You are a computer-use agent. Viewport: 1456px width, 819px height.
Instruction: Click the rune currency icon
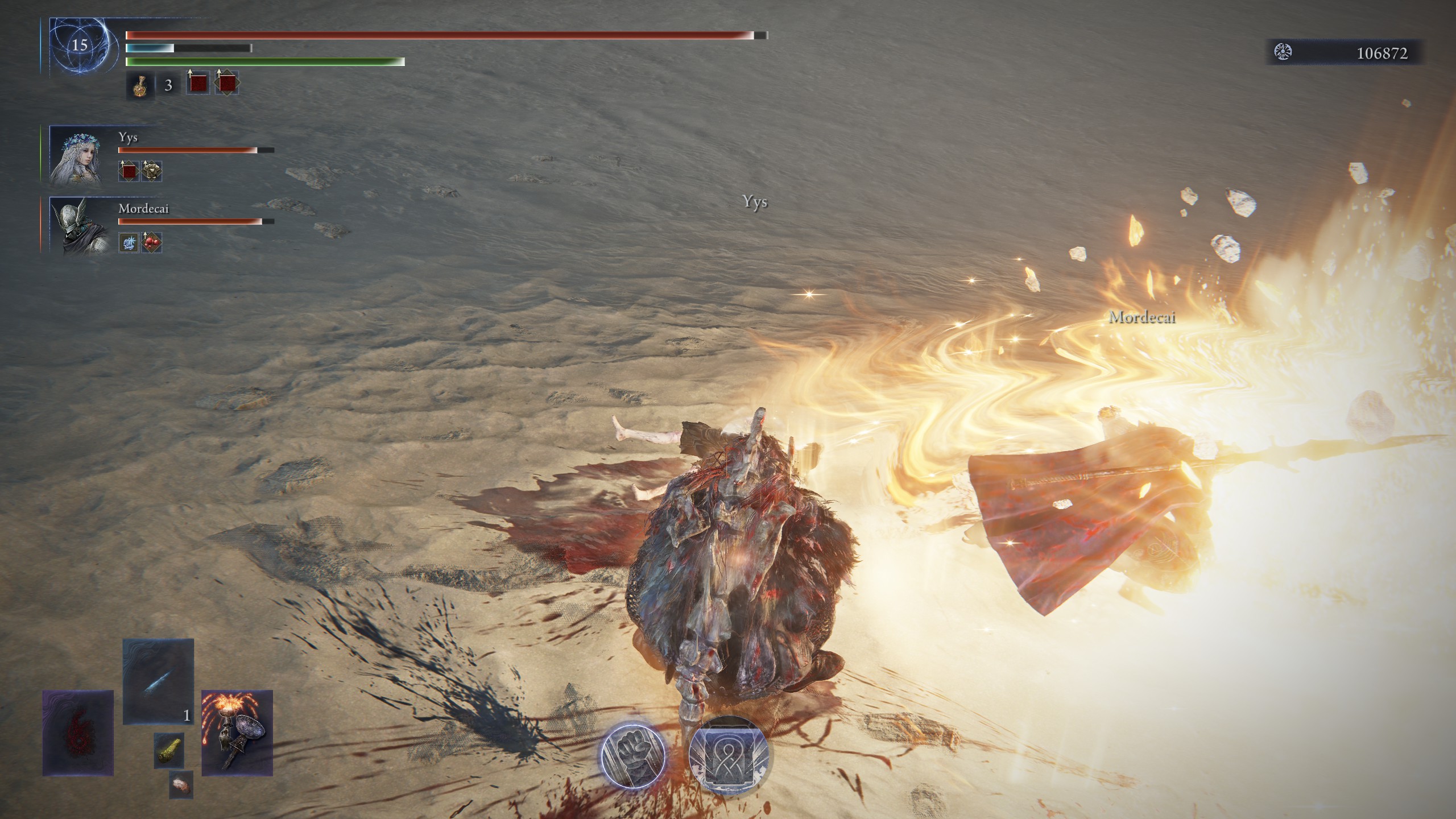1283,52
